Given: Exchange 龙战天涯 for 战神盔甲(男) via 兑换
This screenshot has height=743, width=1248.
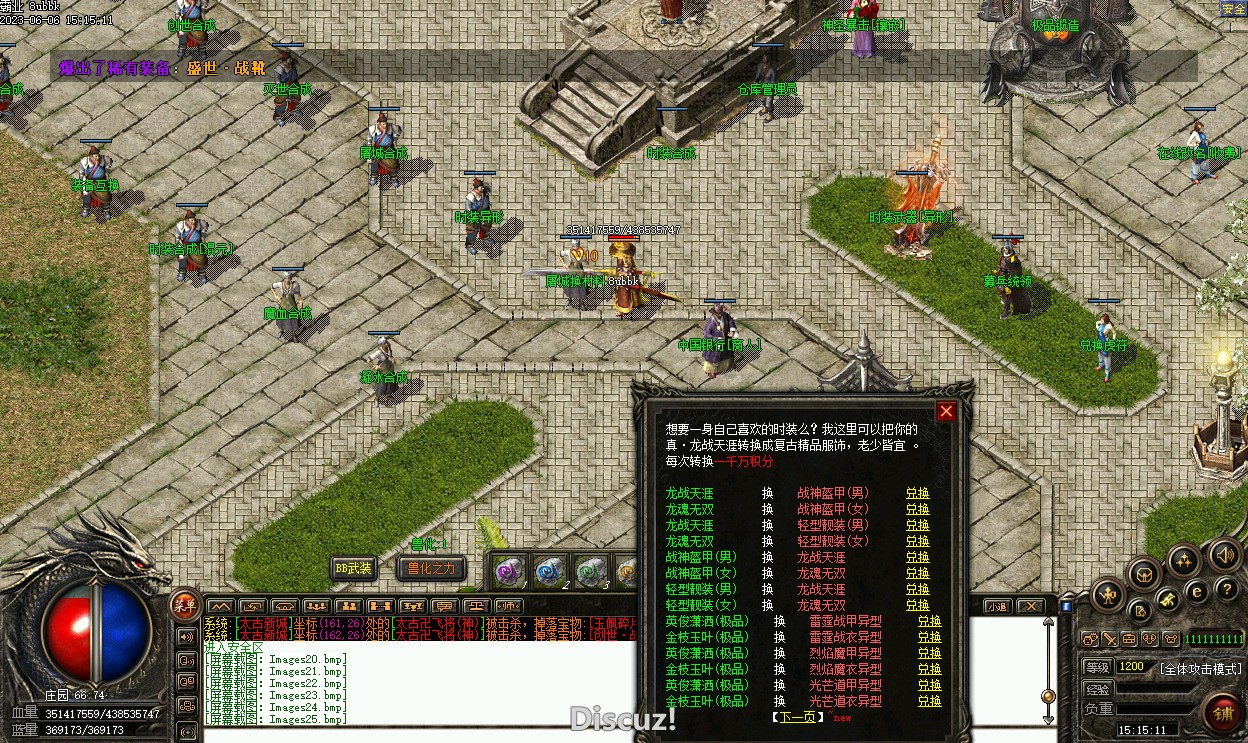Looking at the screenshot, I should coord(917,493).
